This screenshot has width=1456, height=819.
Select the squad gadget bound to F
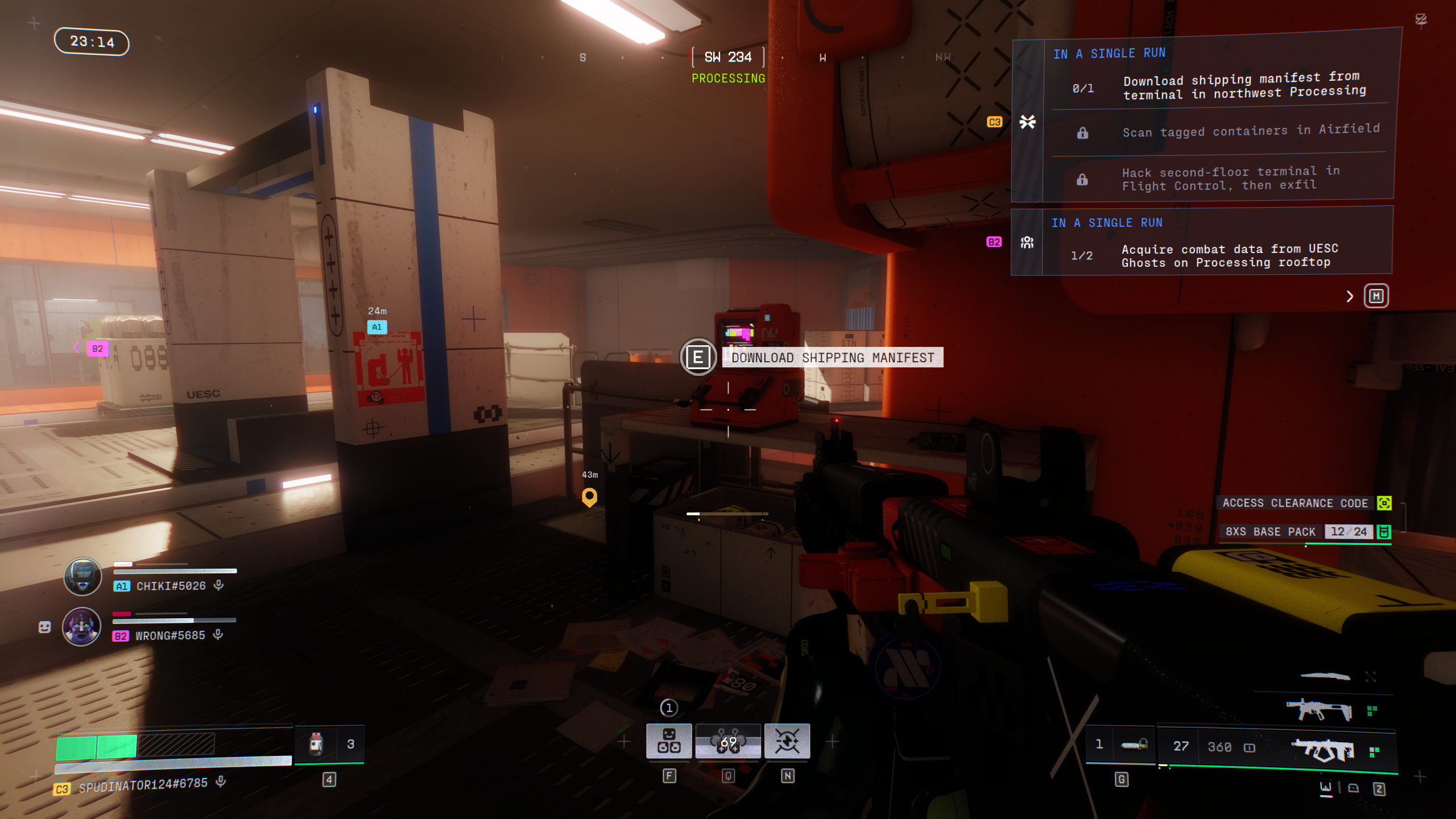pyautogui.click(x=669, y=741)
